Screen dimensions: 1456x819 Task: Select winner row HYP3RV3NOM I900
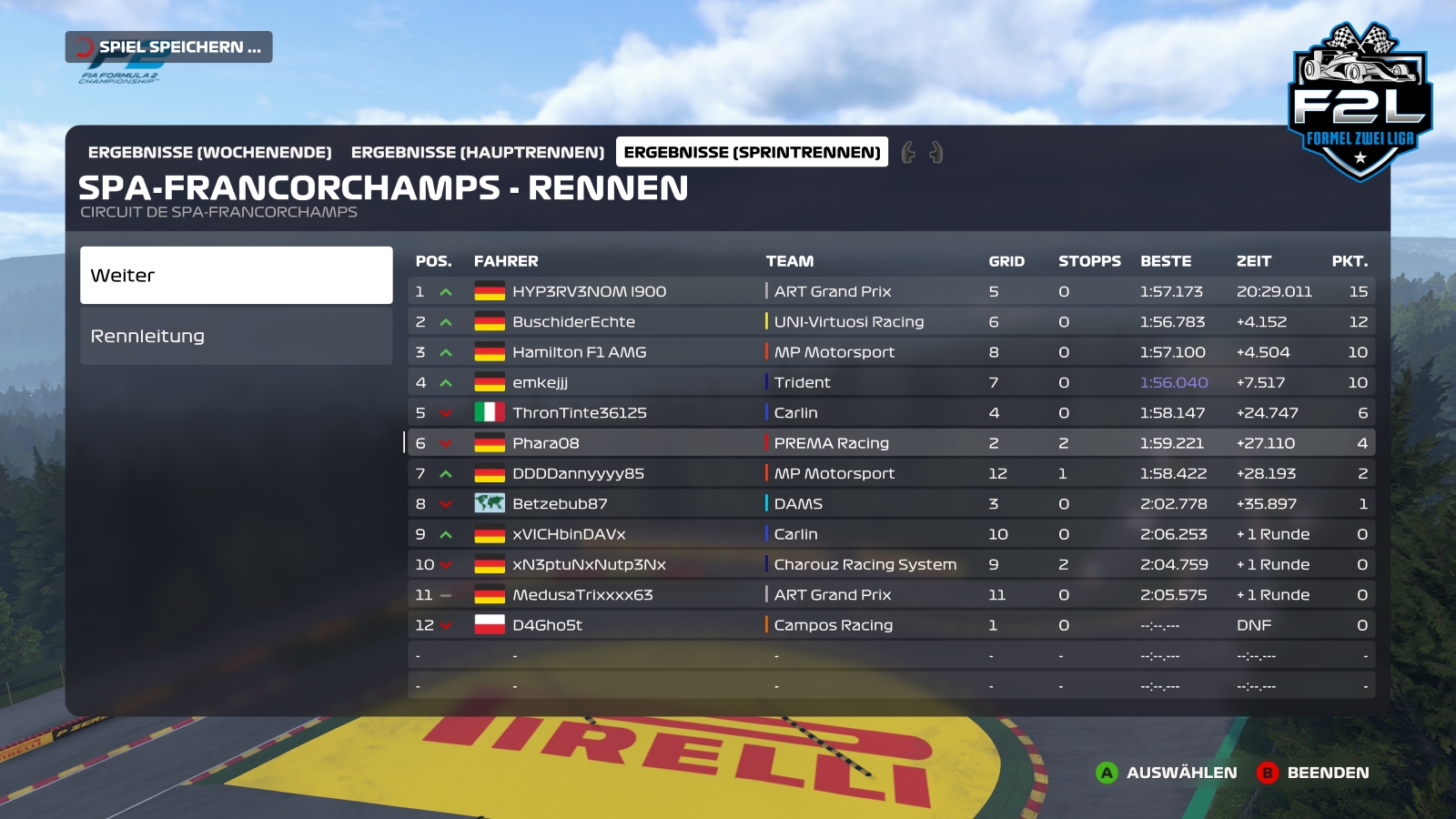[x=589, y=291]
